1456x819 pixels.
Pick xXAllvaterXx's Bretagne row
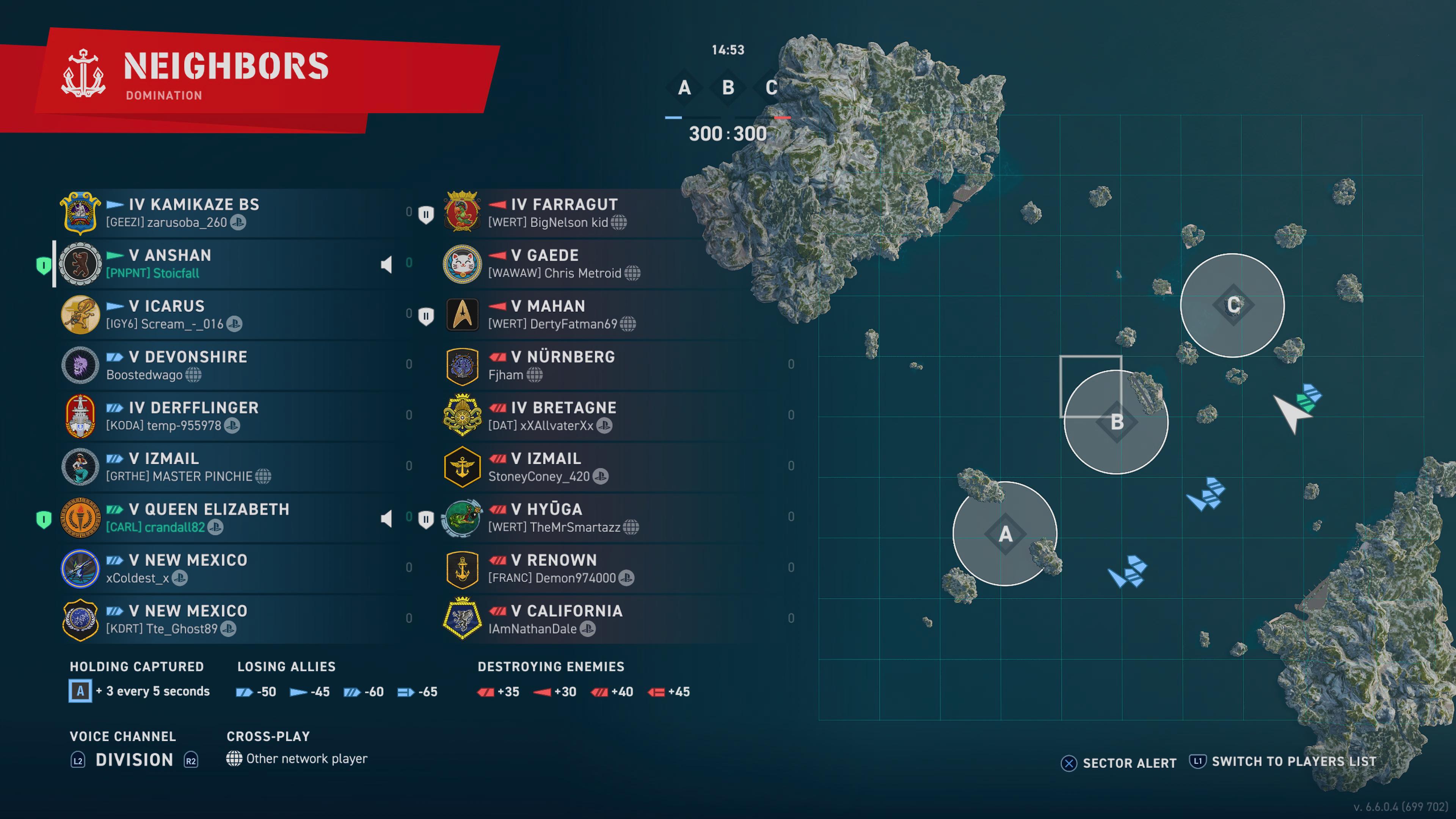[593, 417]
